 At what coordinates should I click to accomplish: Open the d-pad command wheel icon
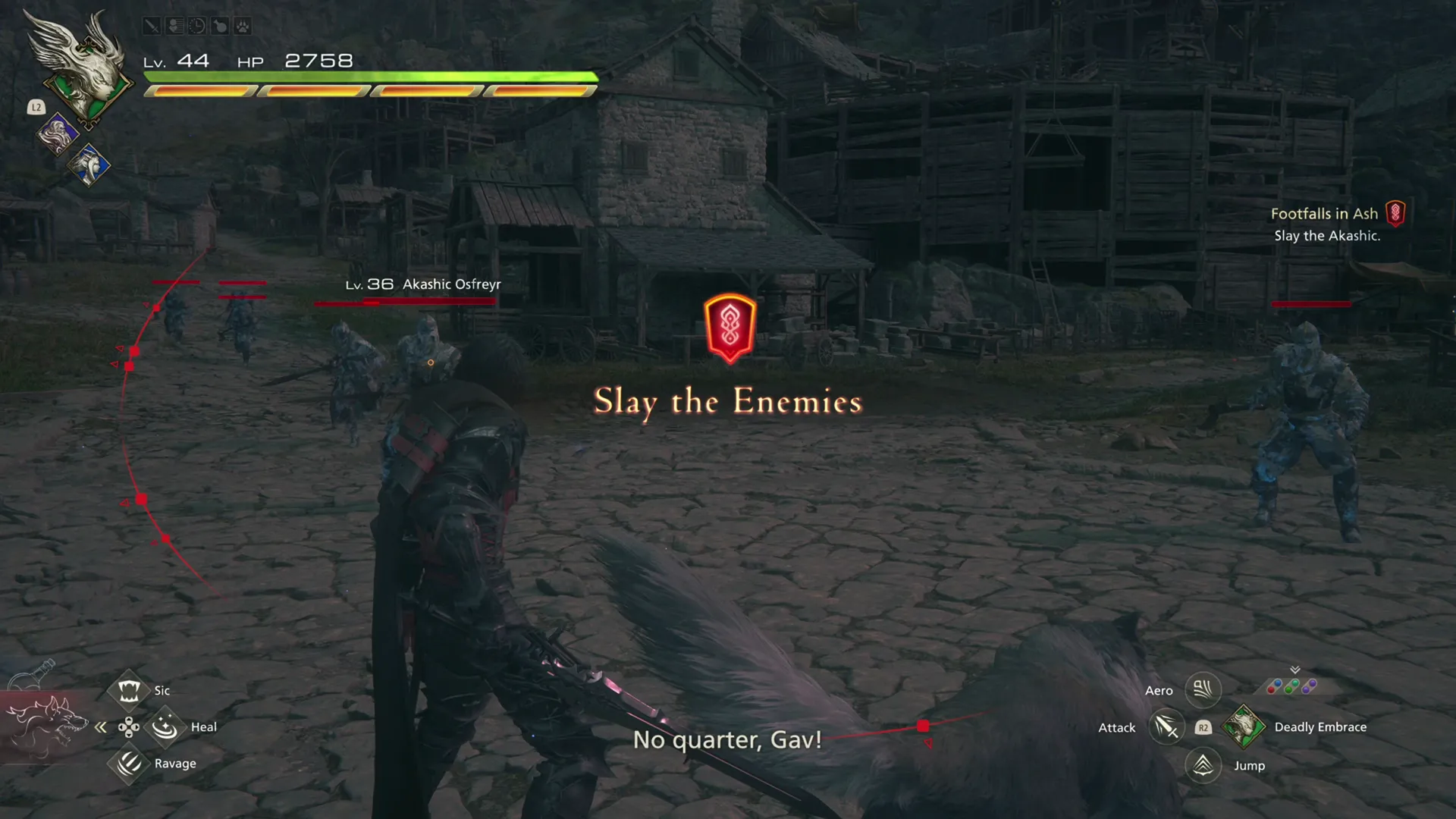pyautogui.click(x=129, y=726)
